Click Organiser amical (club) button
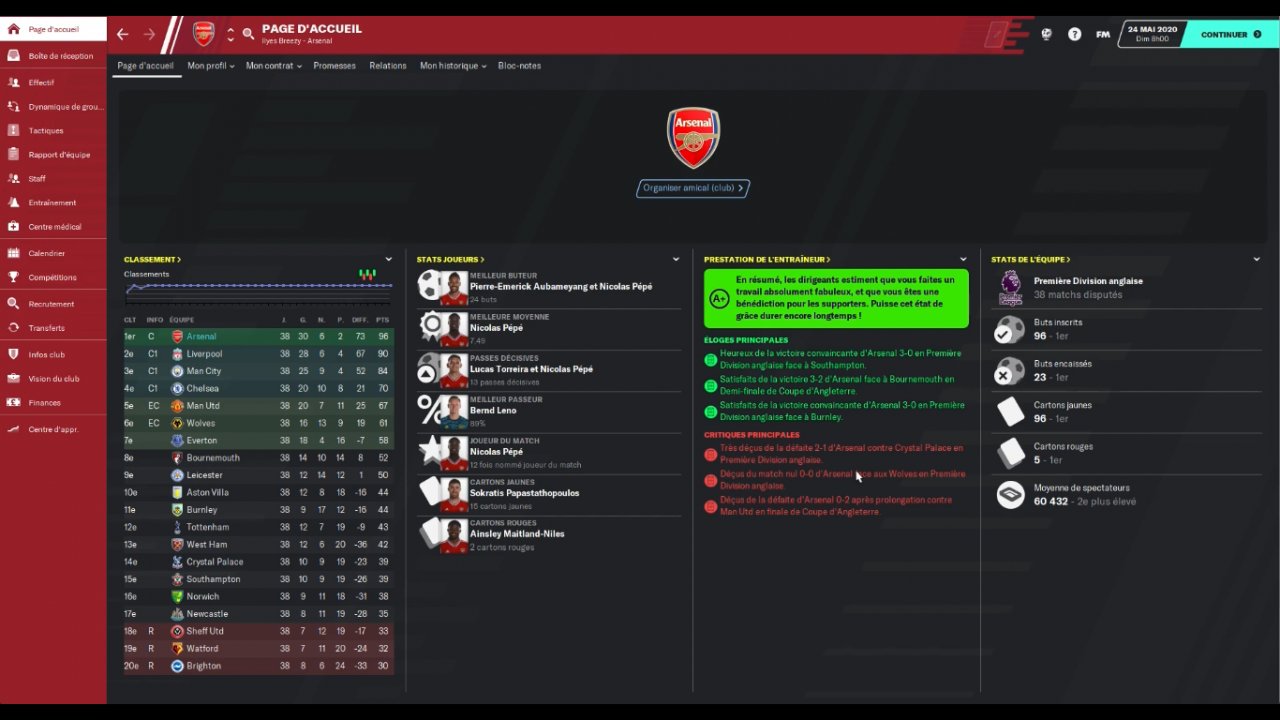 pos(693,188)
